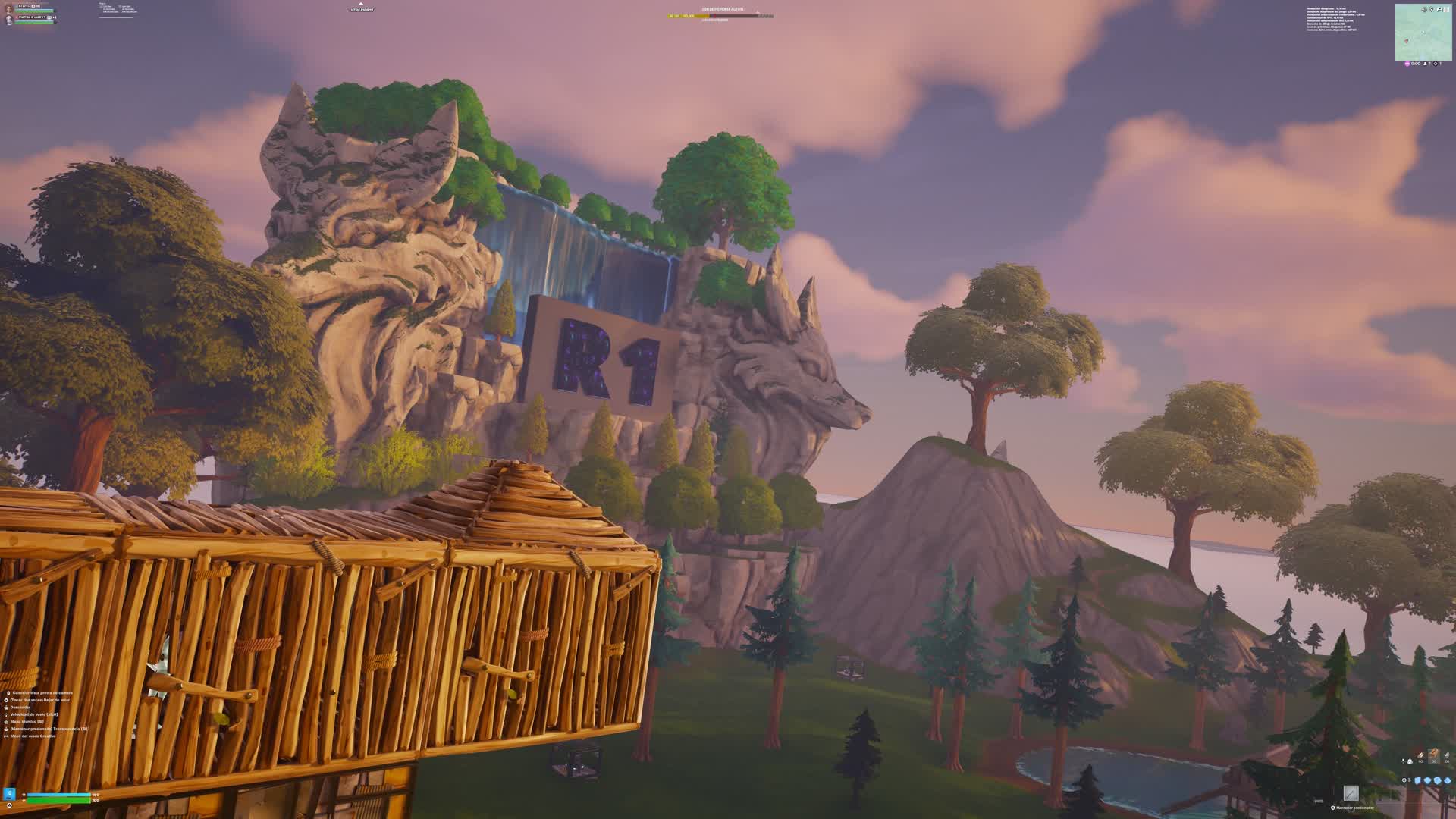Select the wall build piece icon
1456x819 pixels.
pyautogui.click(x=1417, y=780)
